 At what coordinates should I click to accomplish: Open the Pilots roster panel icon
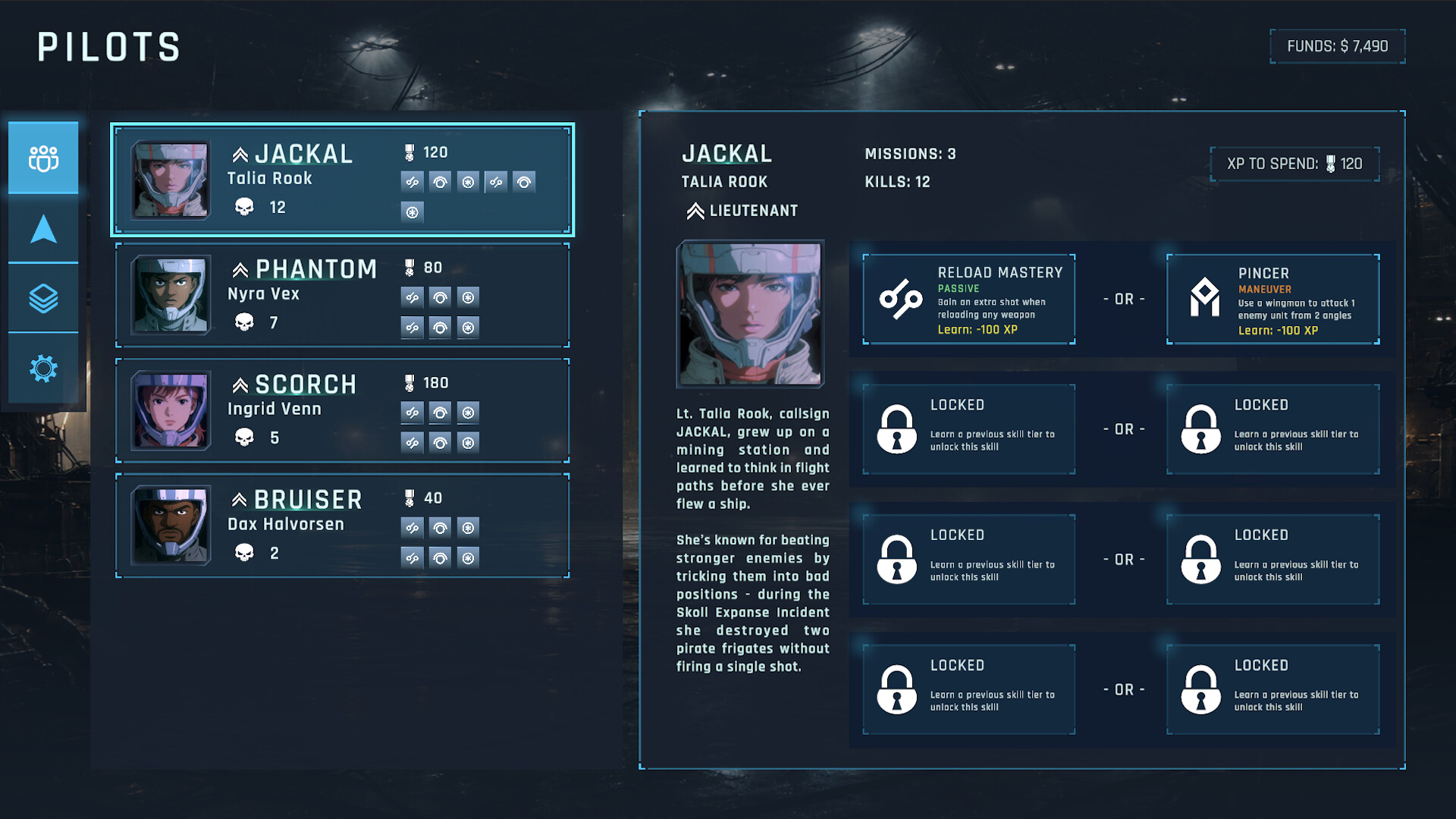43,157
